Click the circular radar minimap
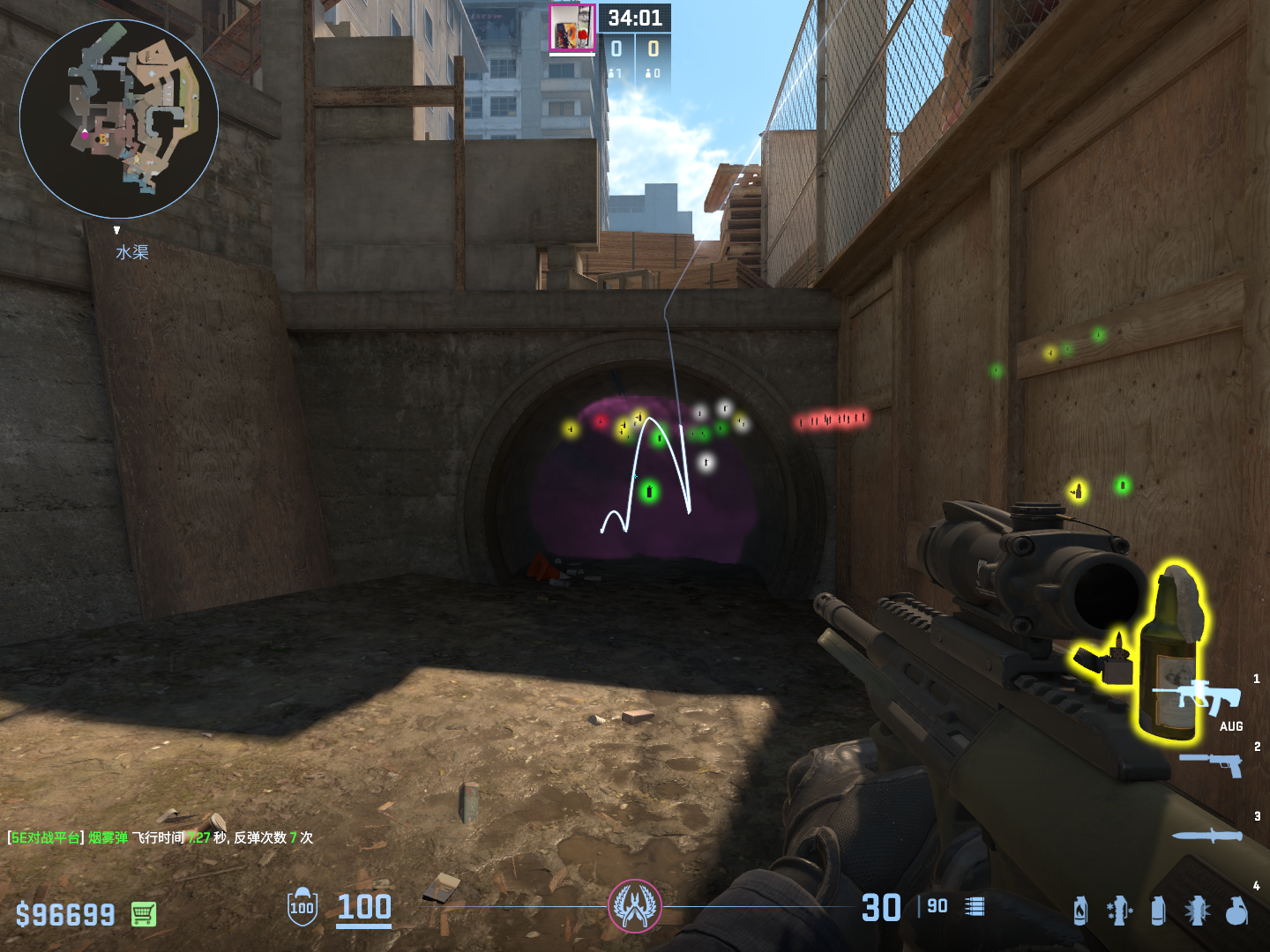This screenshot has height=952, width=1270. pyautogui.click(x=119, y=119)
